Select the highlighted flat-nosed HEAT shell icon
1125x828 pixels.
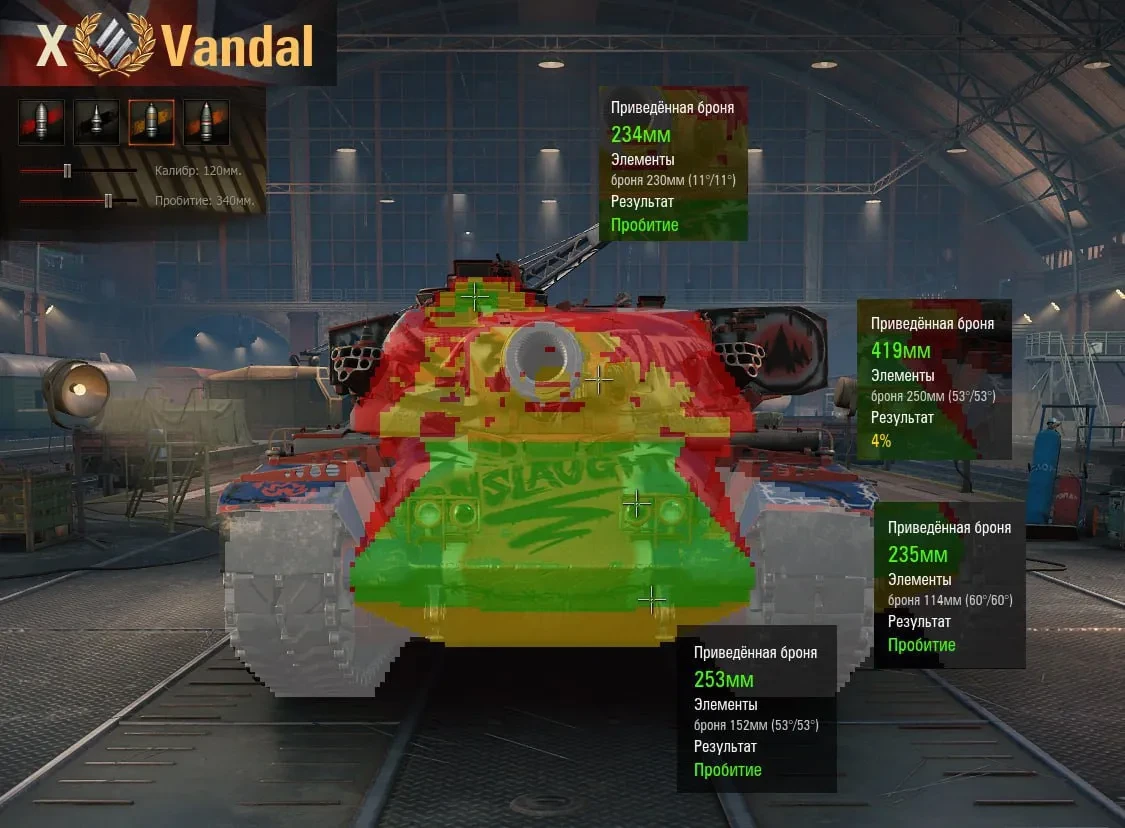pyautogui.click(x=151, y=122)
